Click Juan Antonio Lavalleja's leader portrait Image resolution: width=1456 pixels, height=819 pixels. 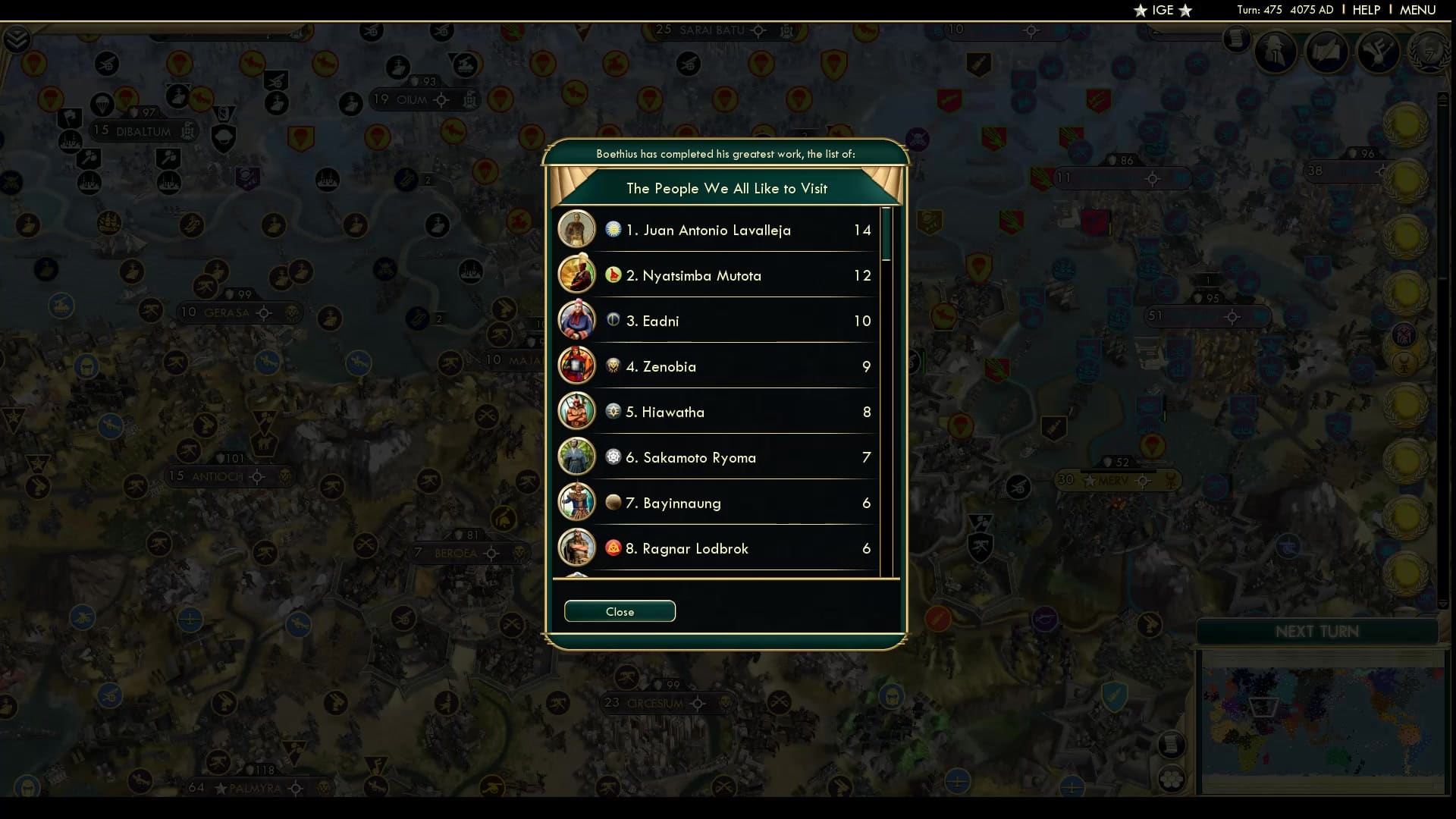(577, 229)
